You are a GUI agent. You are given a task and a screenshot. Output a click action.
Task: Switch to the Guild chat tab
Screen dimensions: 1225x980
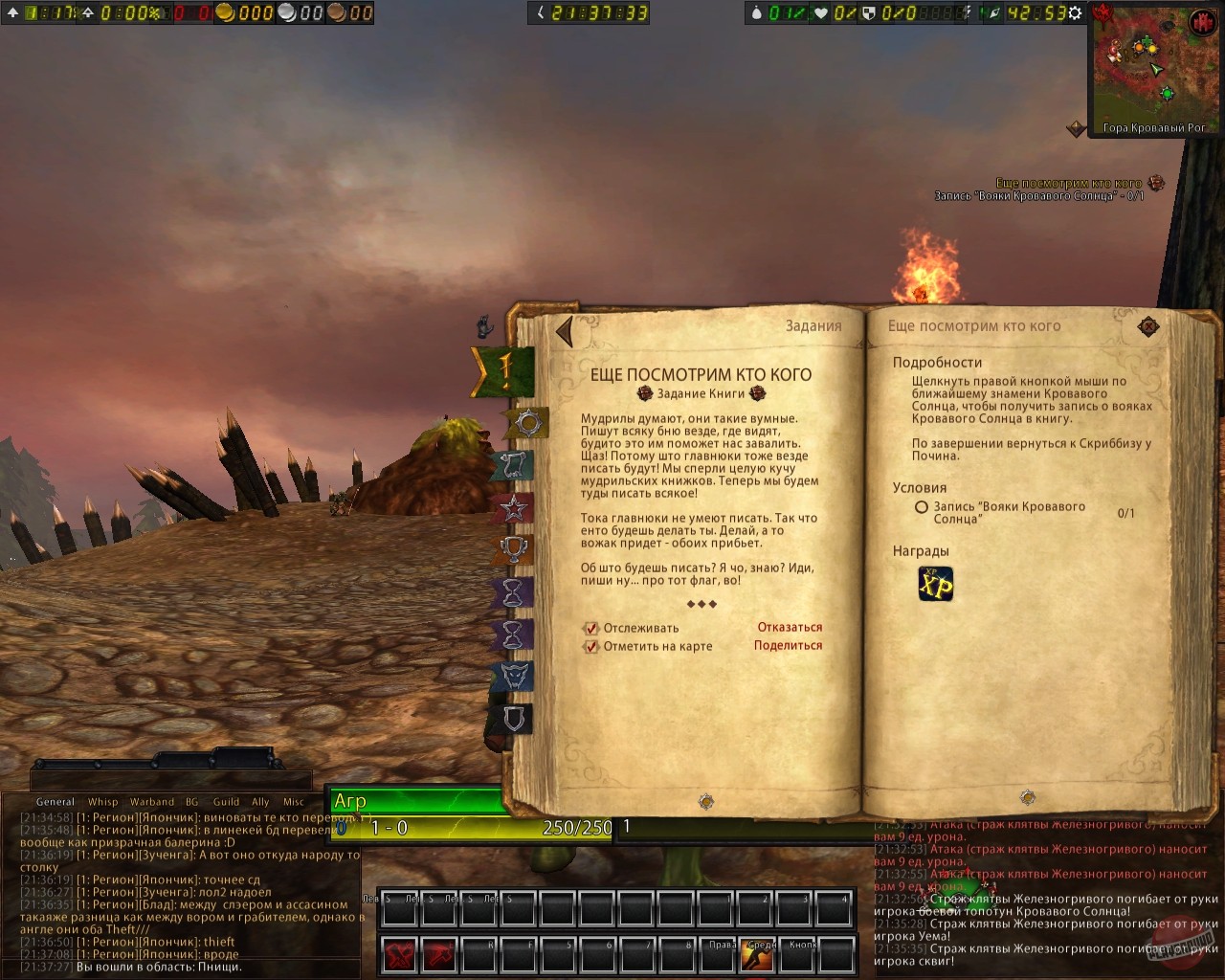(227, 802)
